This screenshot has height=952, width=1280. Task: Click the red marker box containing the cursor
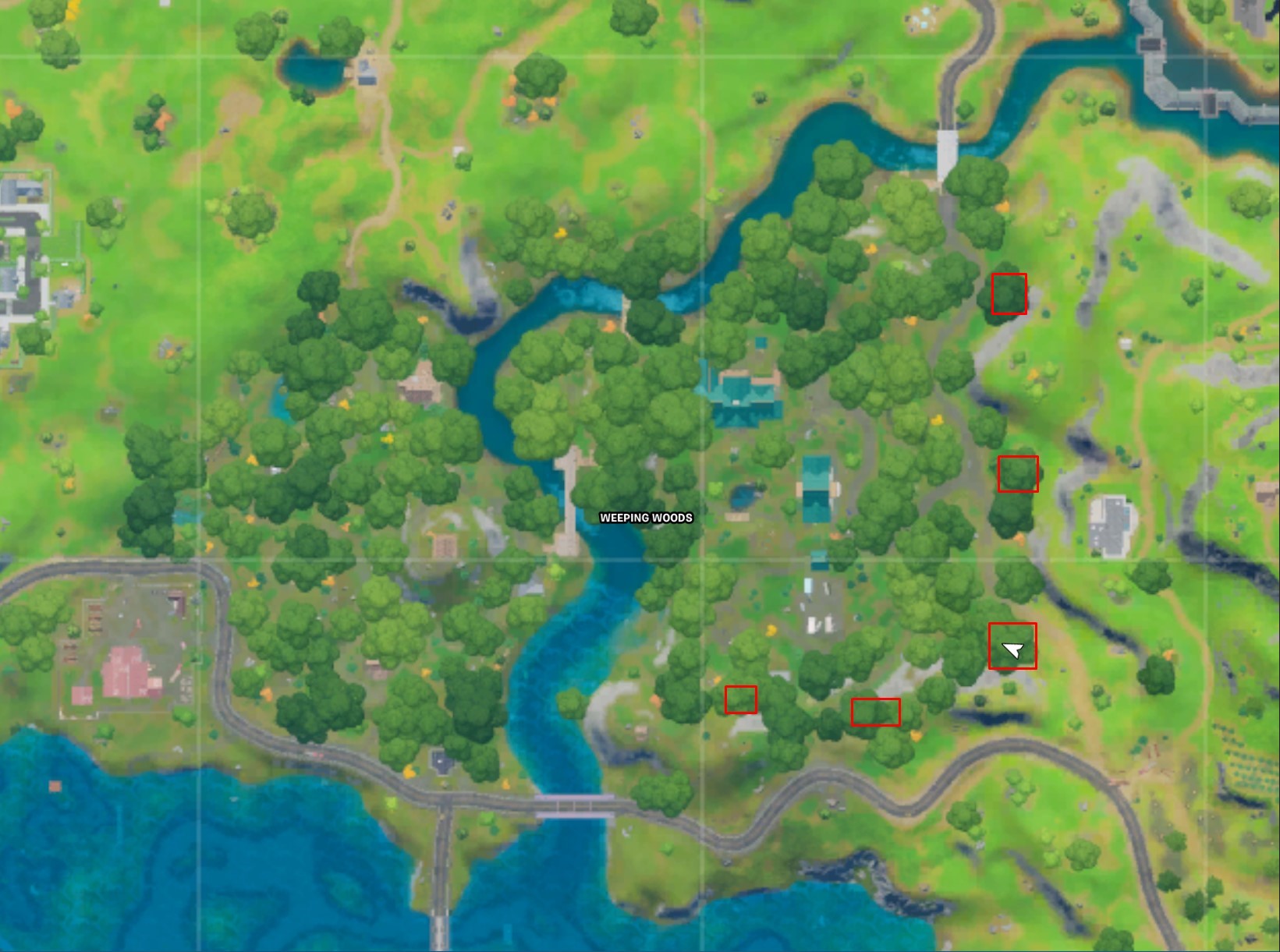1013,645
